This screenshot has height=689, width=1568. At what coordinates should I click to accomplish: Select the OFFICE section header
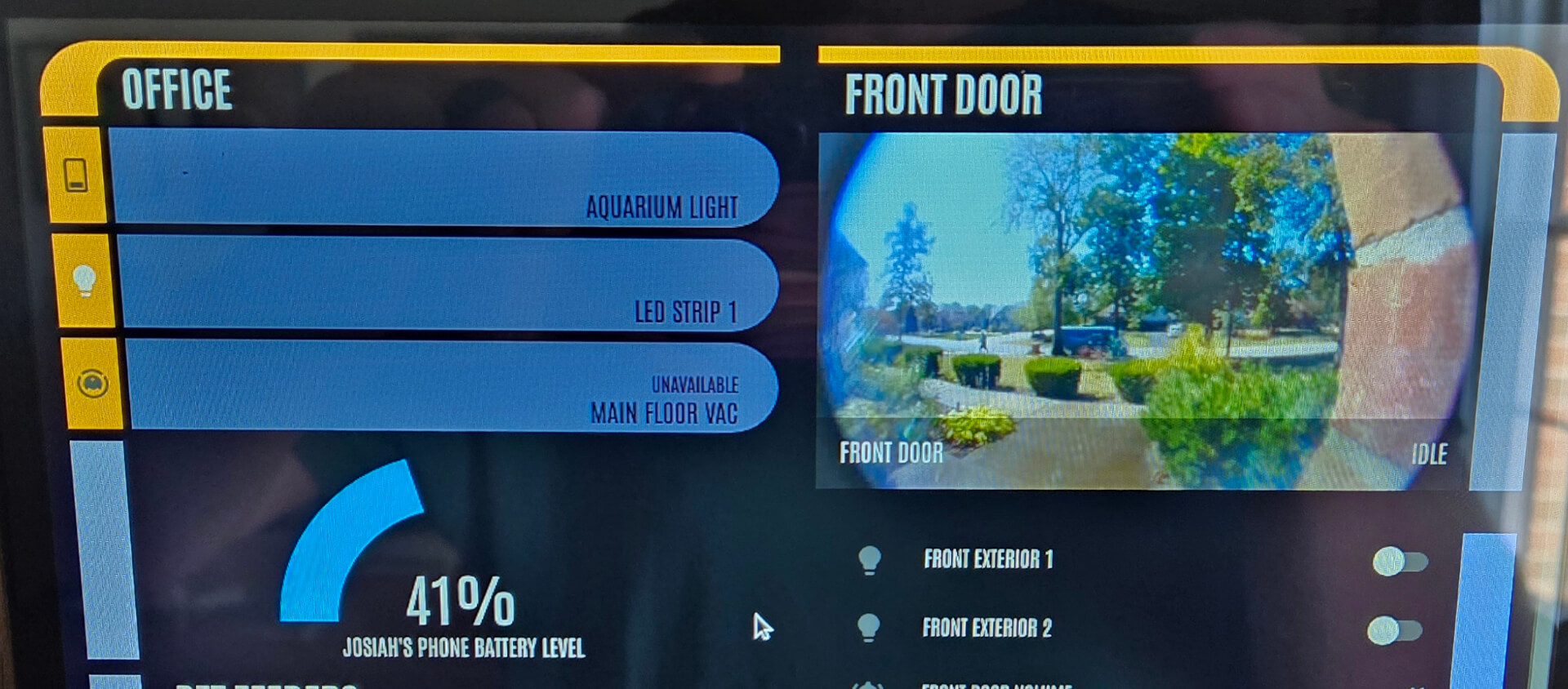[x=176, y=90]
